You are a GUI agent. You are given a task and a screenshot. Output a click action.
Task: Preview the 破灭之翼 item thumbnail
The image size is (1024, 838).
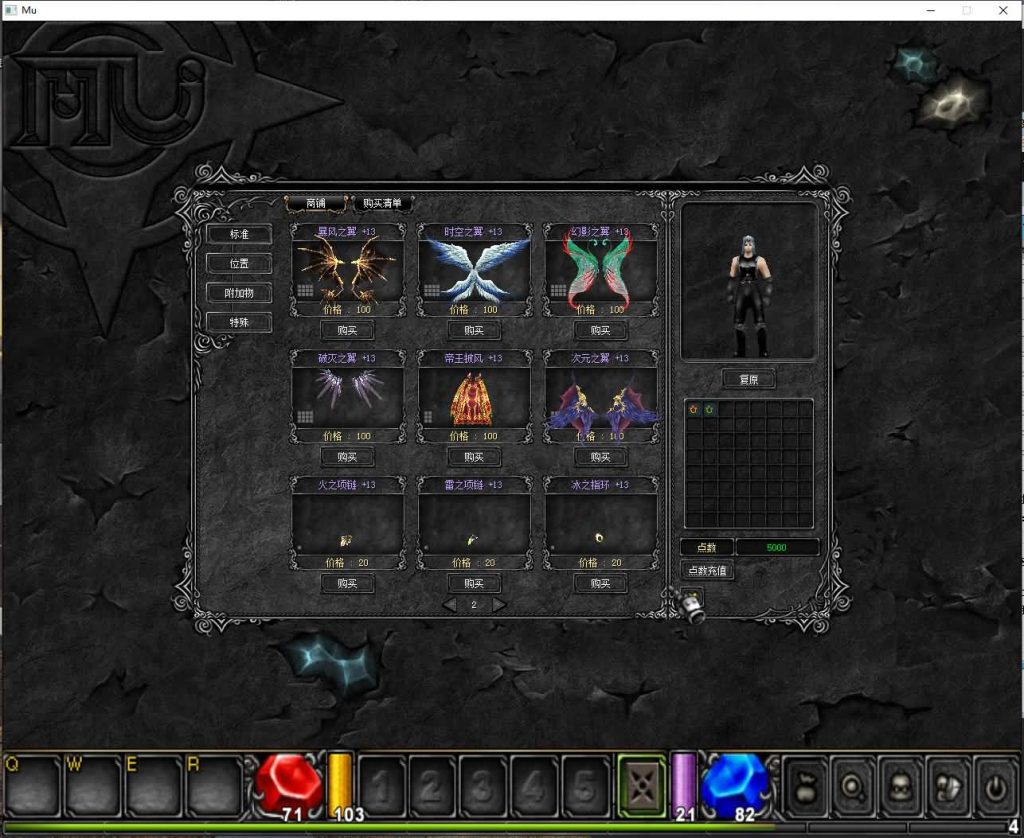coord(347,390)
